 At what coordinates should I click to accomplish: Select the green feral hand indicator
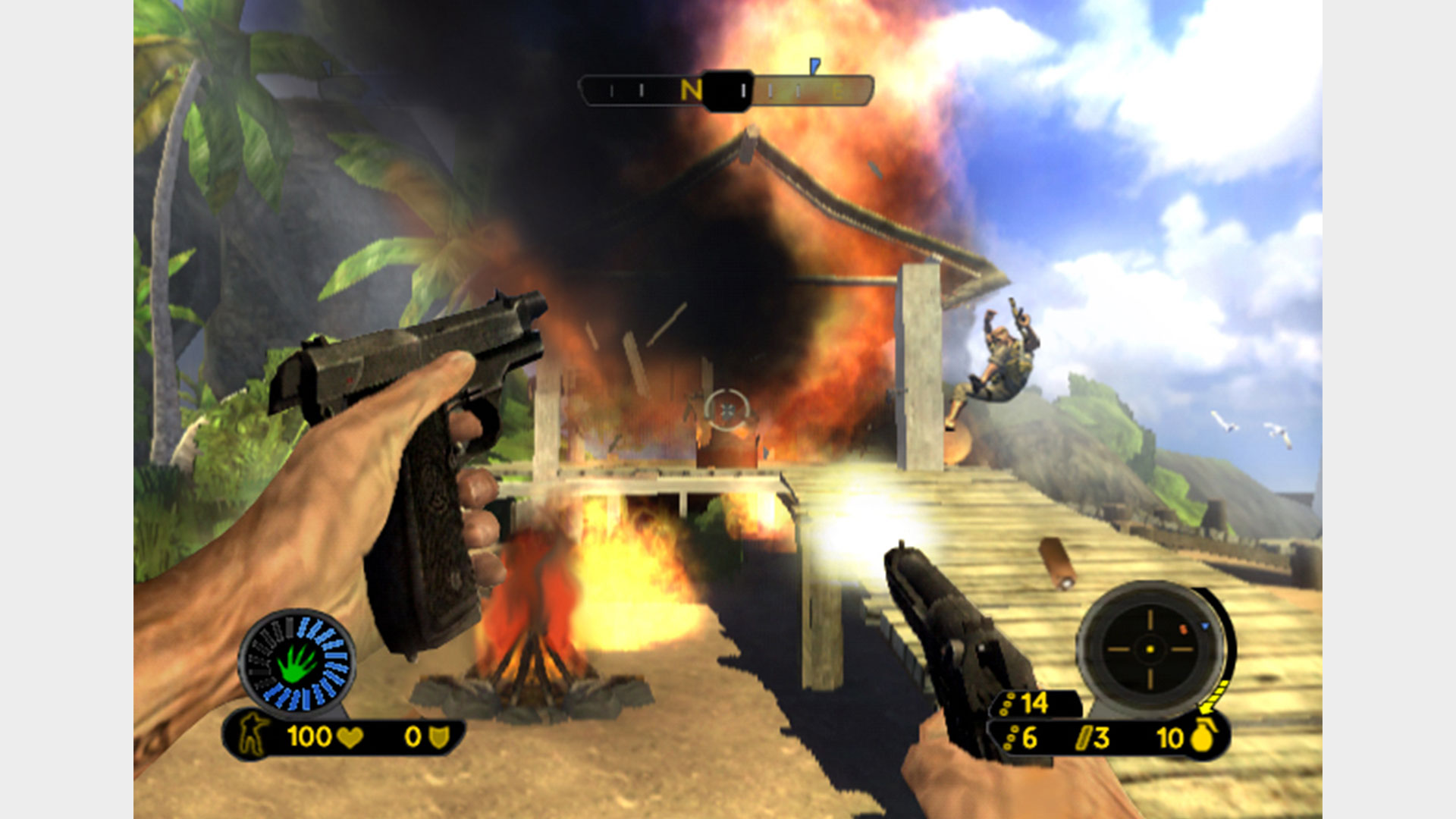(296, 664)
